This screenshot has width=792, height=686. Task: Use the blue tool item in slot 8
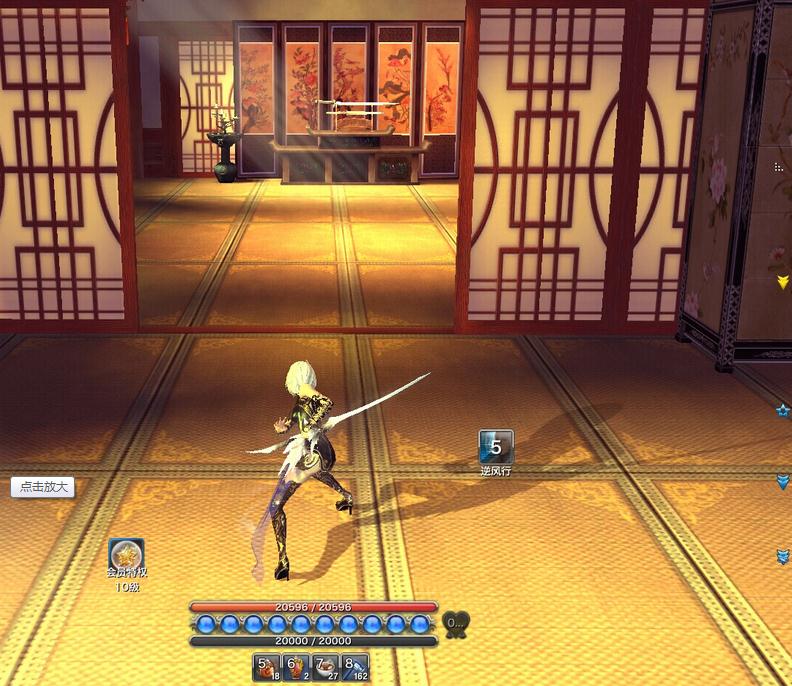[355, 667]
